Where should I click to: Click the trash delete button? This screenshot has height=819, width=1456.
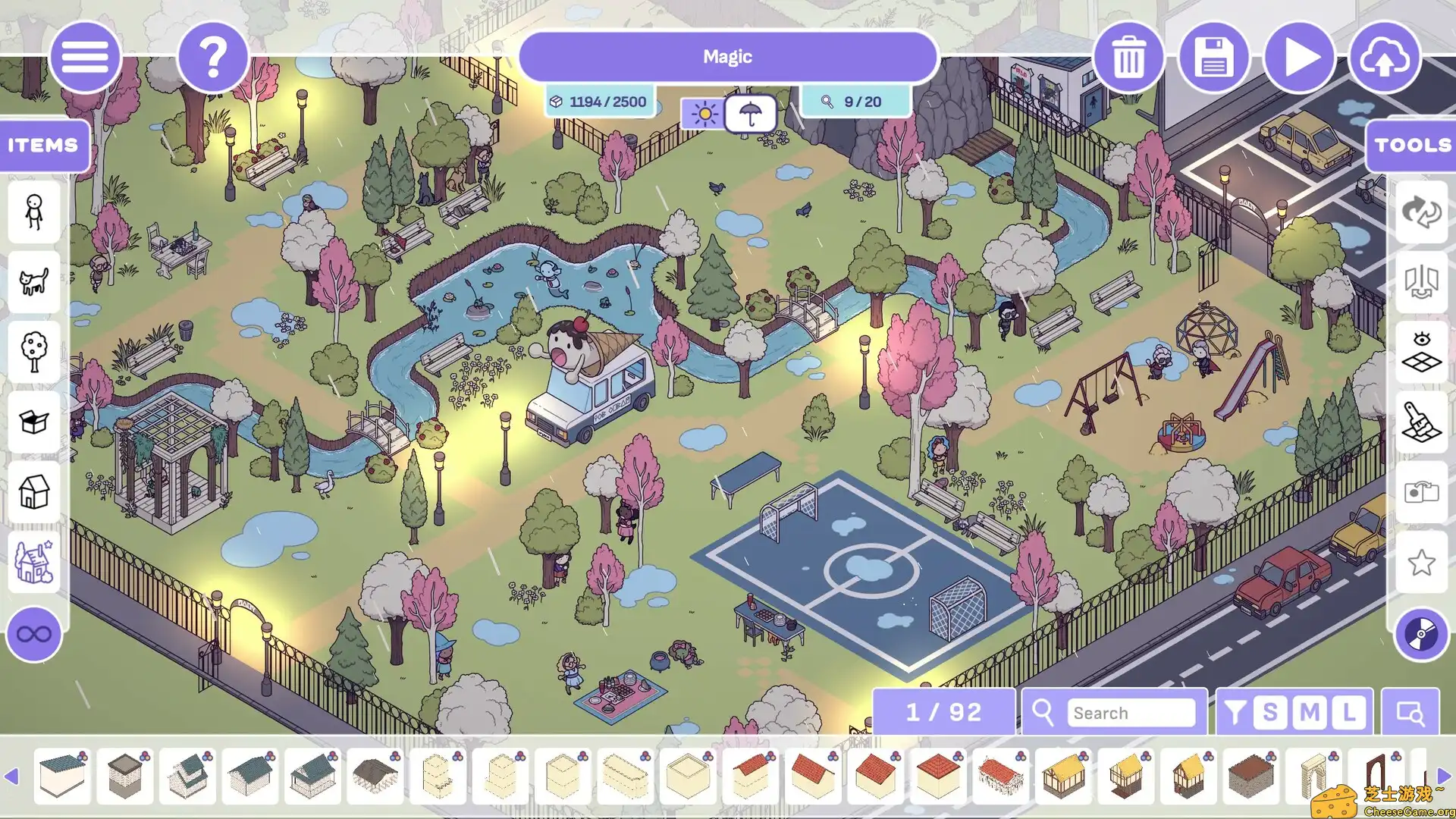1128,57
